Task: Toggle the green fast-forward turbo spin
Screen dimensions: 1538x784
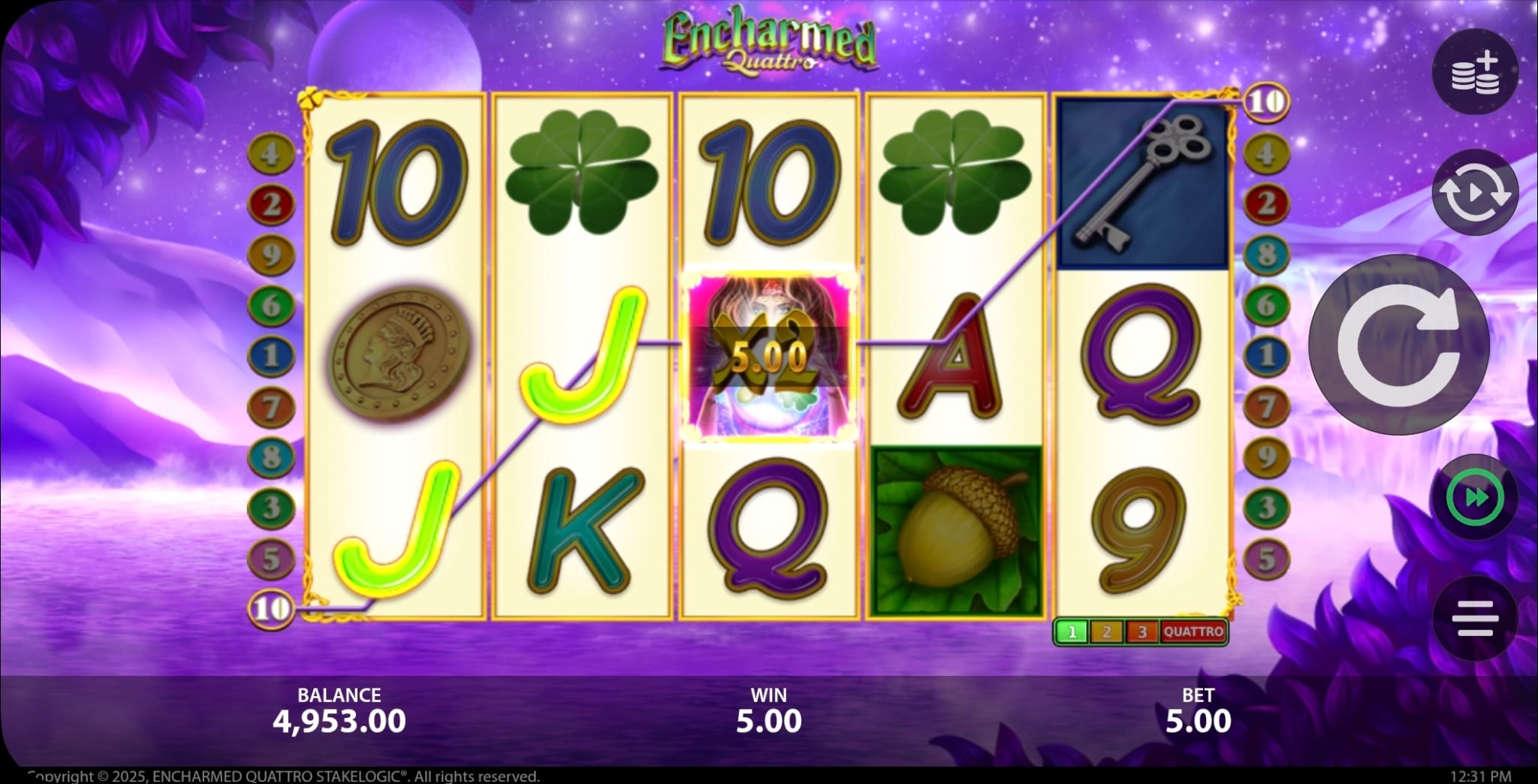Action: click(x=1475, y=499)
